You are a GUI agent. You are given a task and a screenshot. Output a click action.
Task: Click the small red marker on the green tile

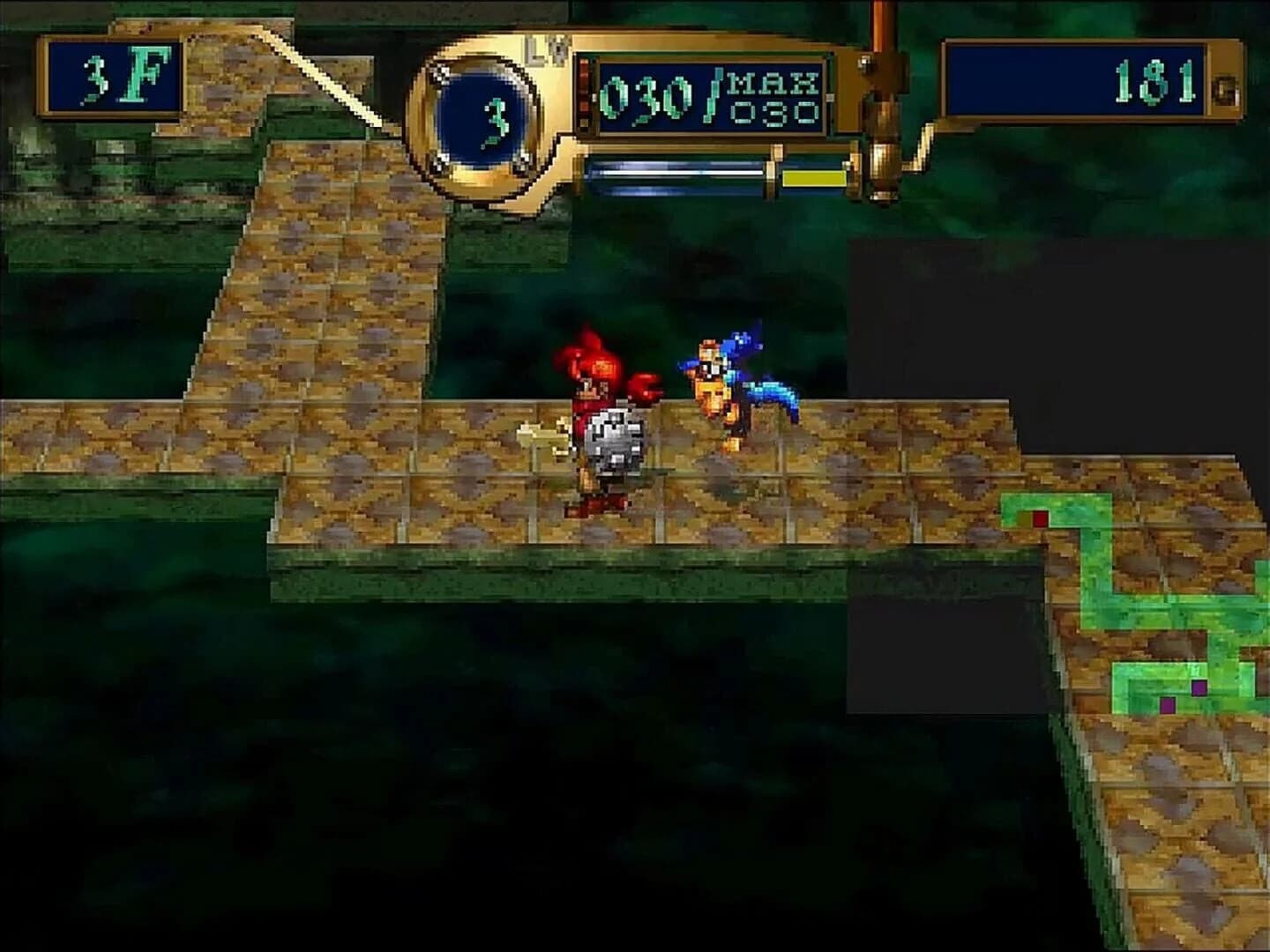click(1042, 519)
